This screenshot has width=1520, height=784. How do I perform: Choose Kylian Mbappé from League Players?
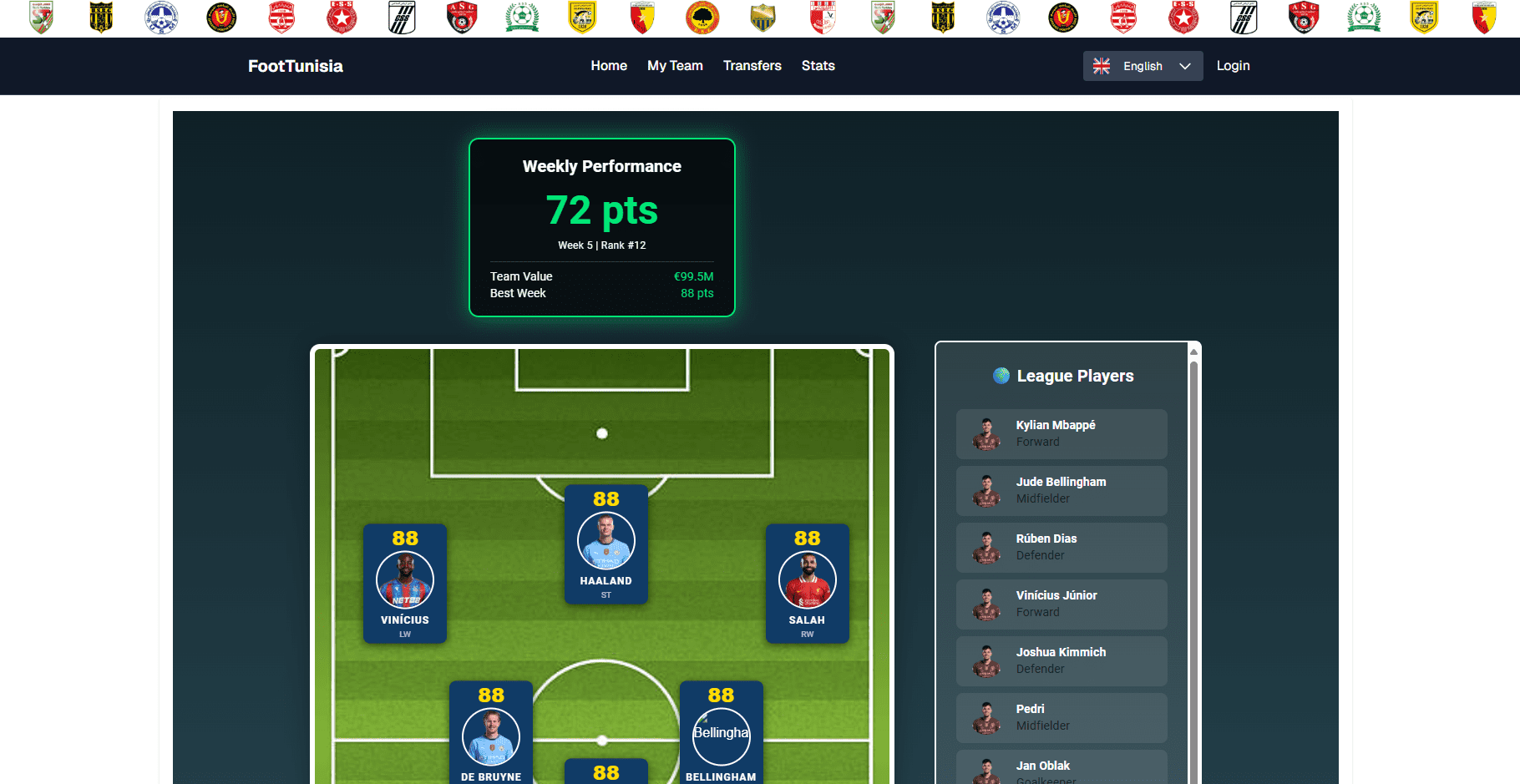click(x=1061, y=433)
